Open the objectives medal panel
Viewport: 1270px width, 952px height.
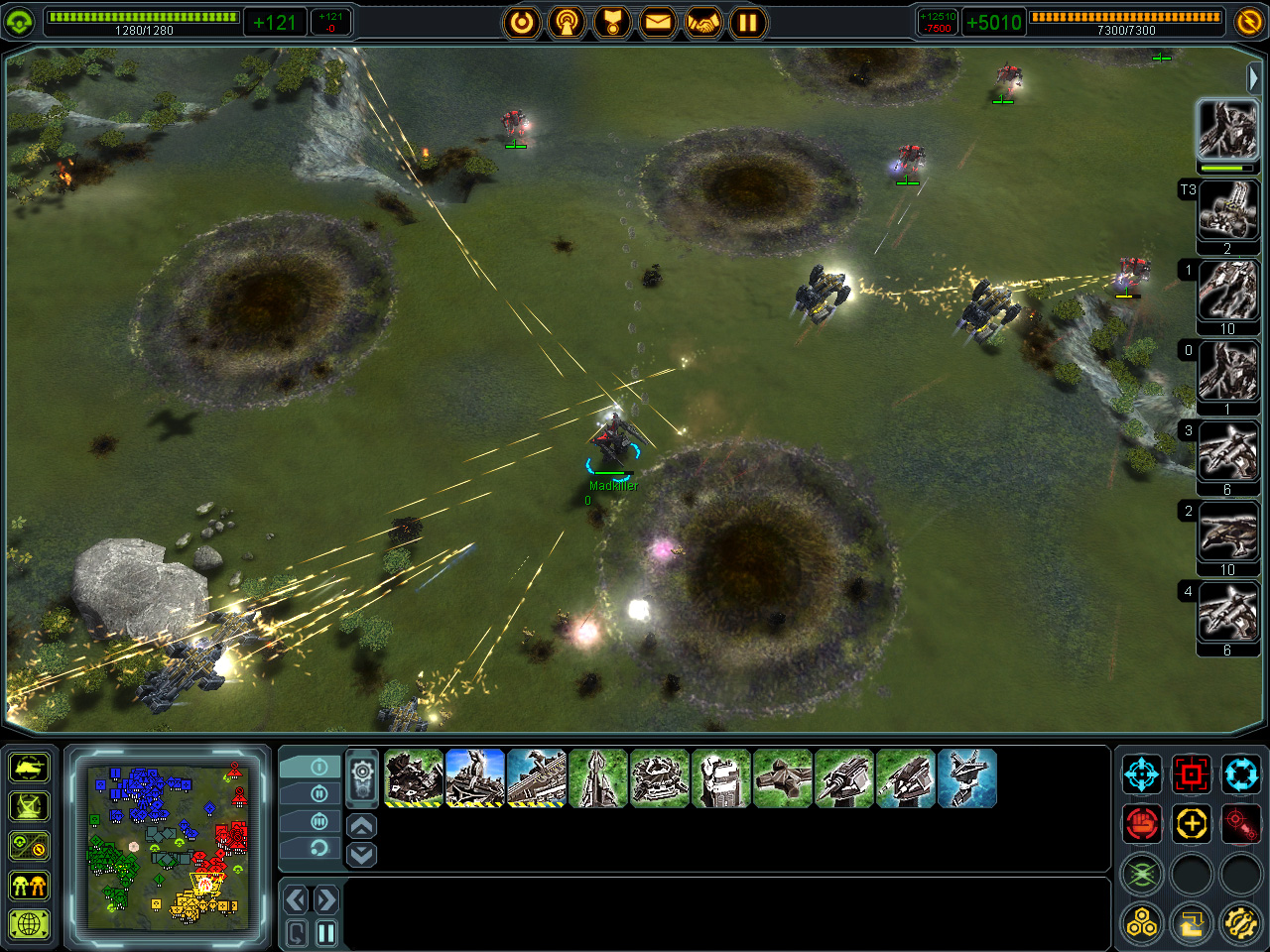coord(612,22)
